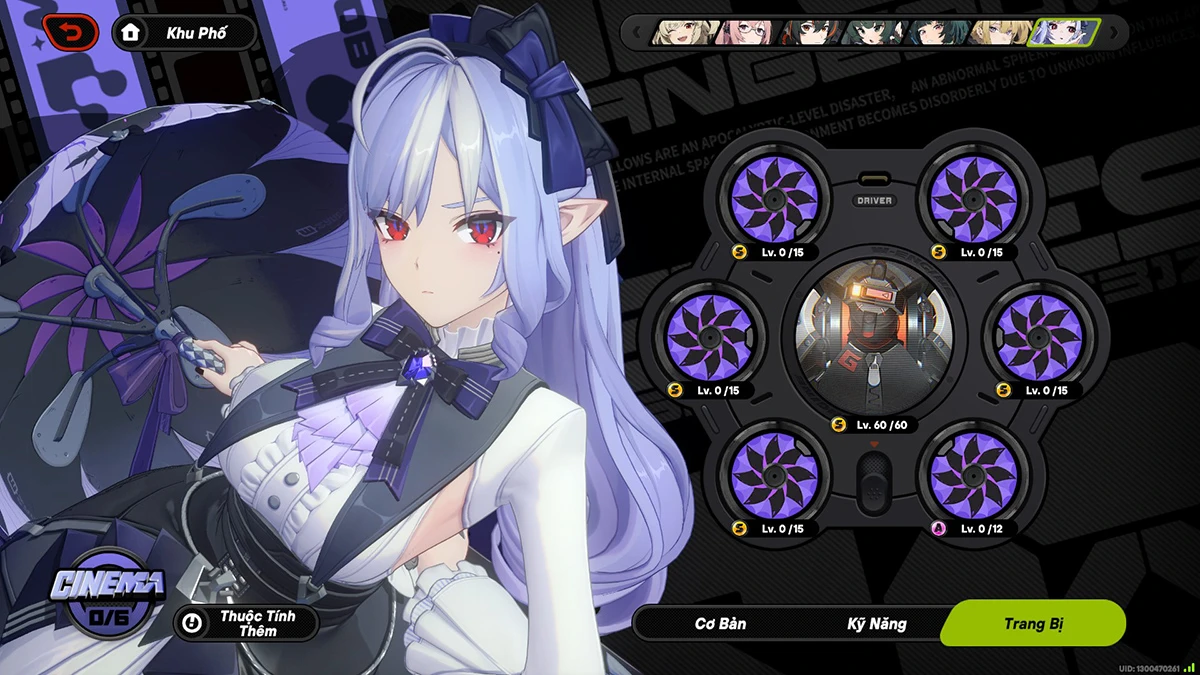This screenshot has height=675, width=1200.
Task: Switch to the Cơ Bản tab
Action: tap(720, 624)
